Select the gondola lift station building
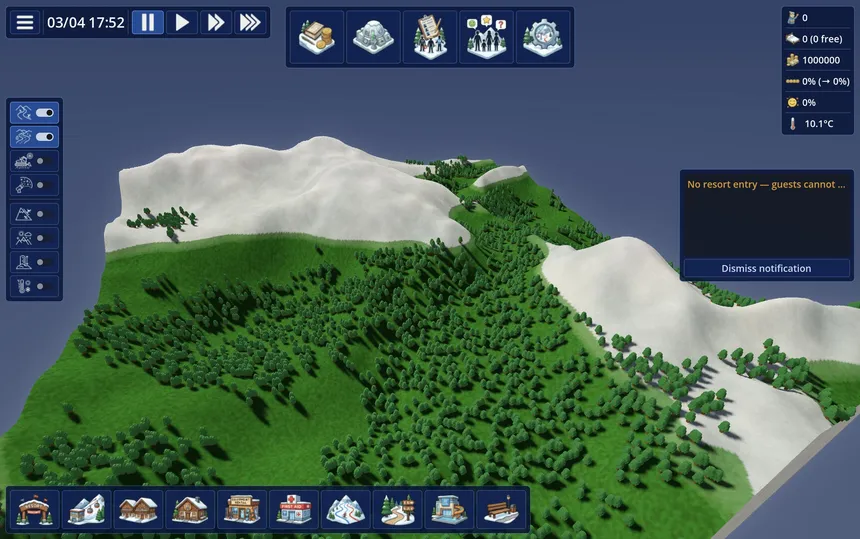 point(86,509)
